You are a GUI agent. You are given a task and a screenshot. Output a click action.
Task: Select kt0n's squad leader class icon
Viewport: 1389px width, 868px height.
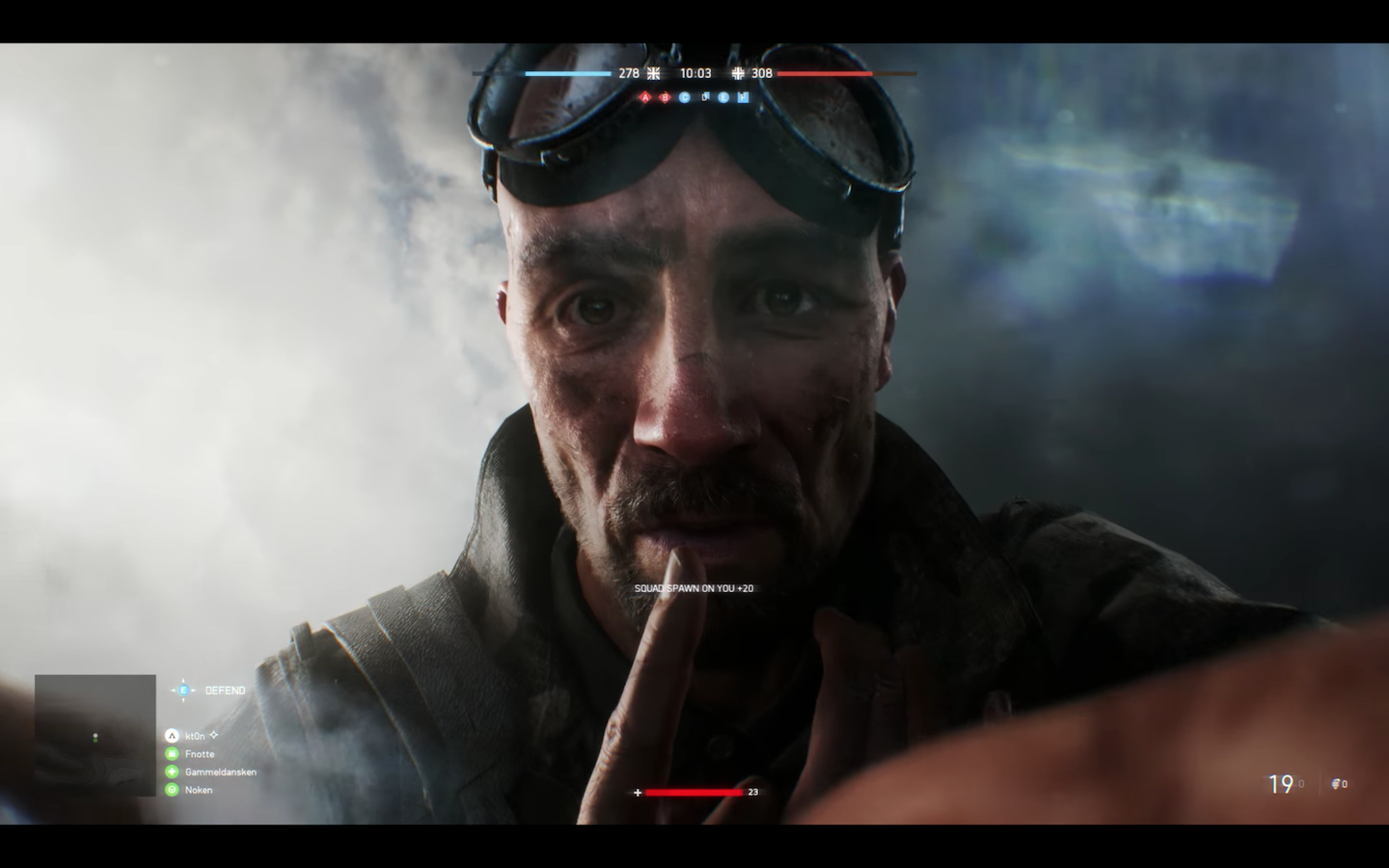coord(172,735)
